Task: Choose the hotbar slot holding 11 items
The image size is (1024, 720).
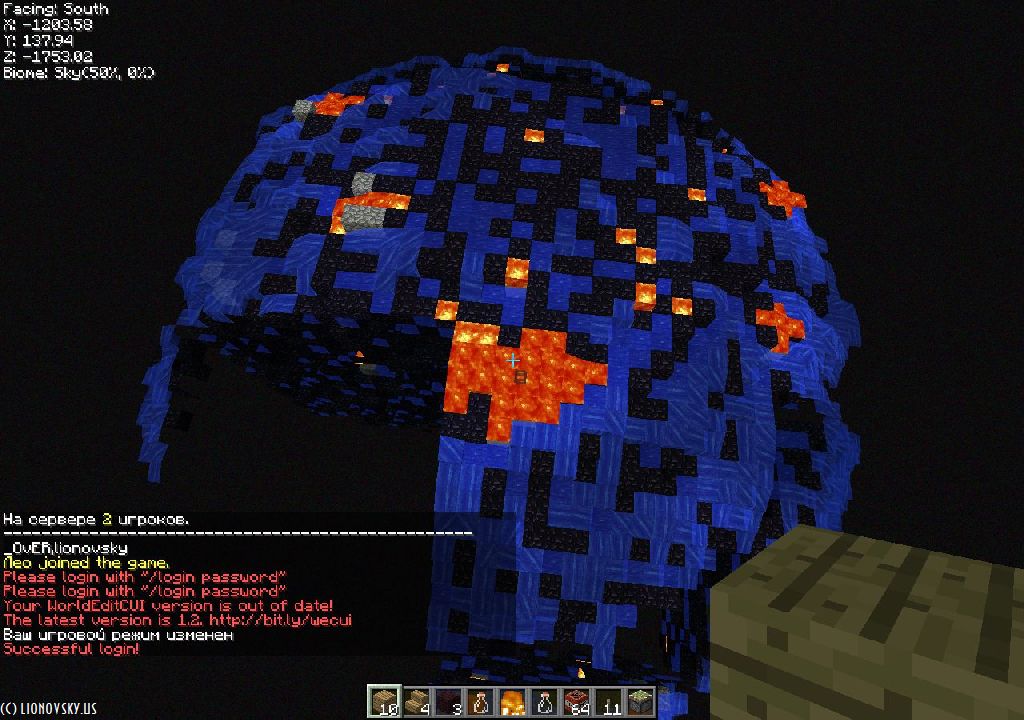Action: point(608,701)
